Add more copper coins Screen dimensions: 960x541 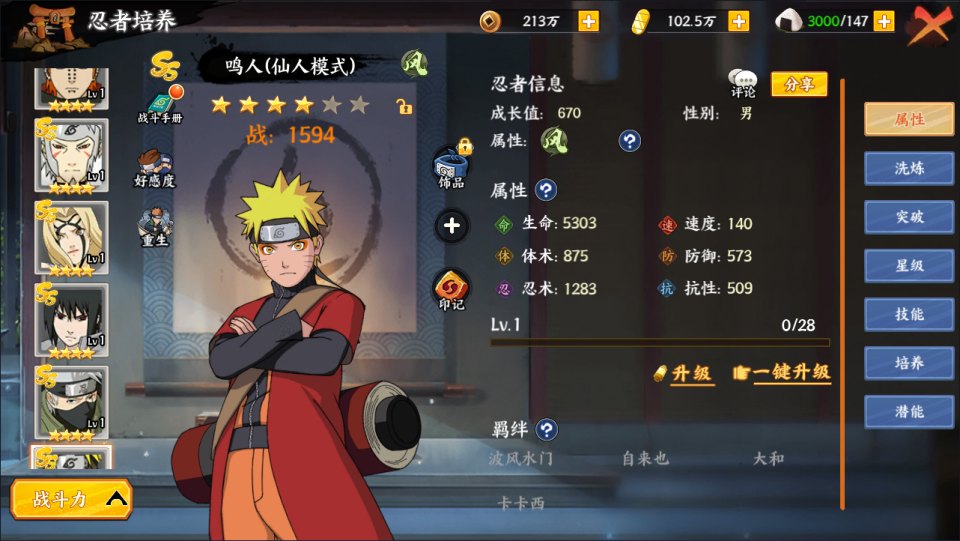[x=589, y=21]
